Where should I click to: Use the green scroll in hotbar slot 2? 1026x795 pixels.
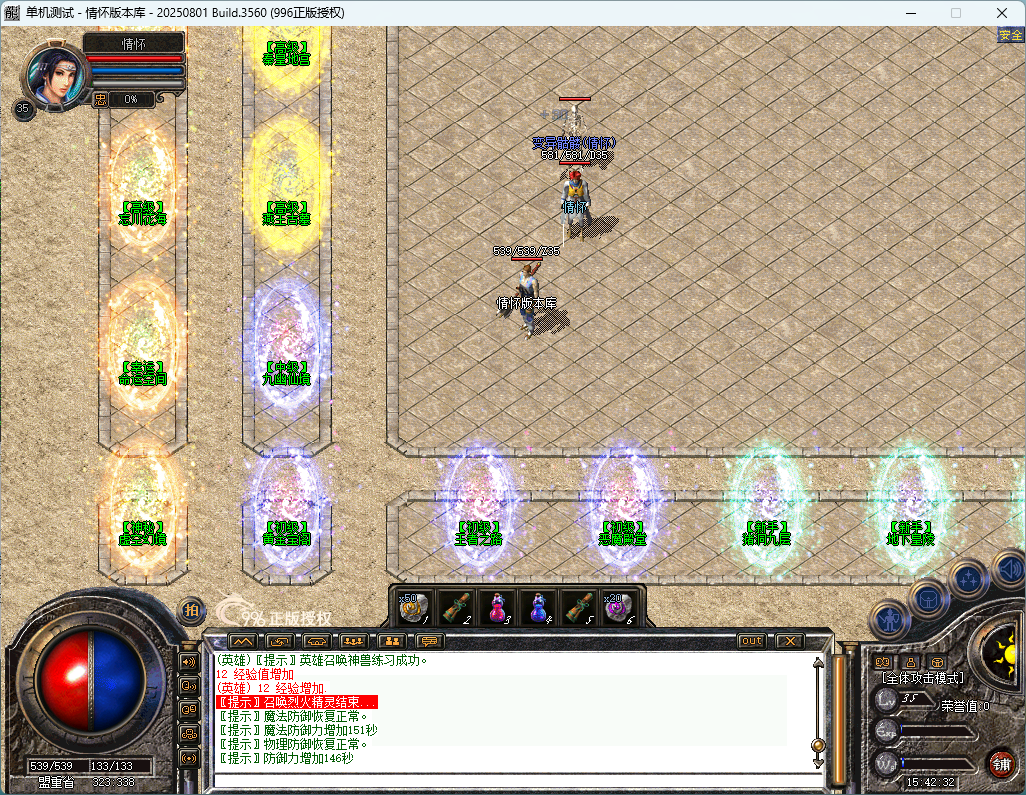coord(456,607)
